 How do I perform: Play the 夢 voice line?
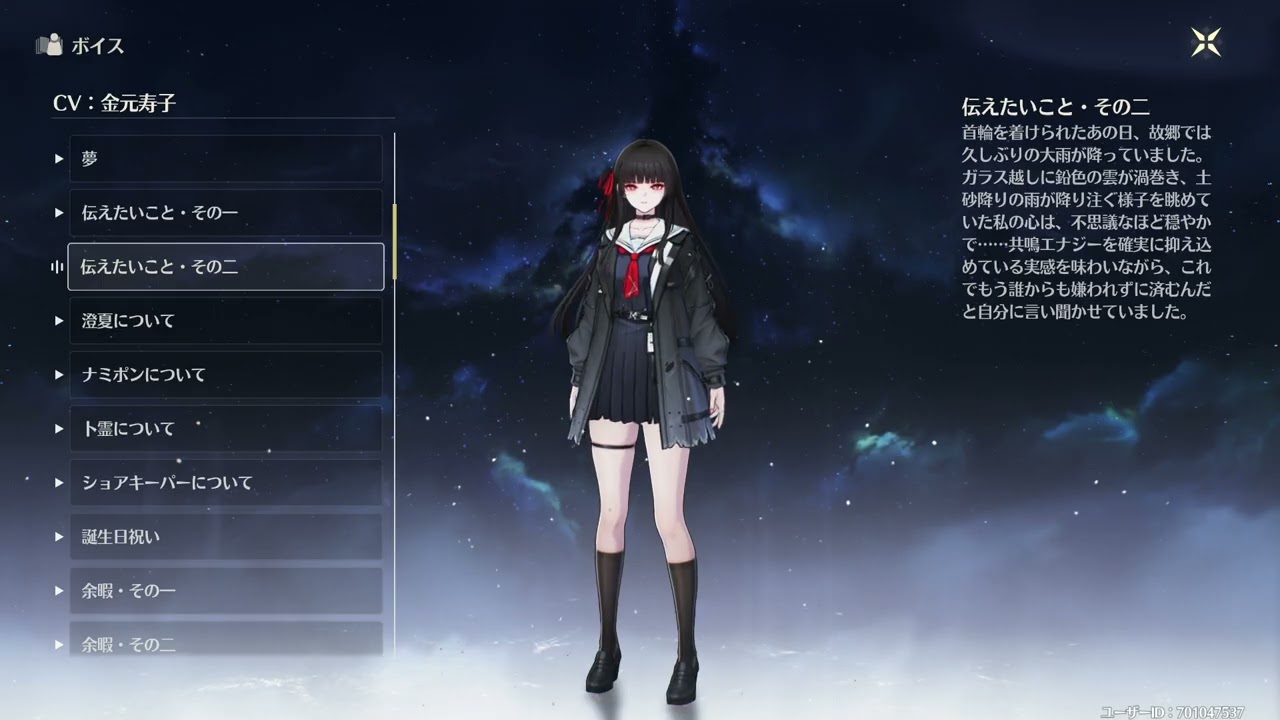coord(225,159)
